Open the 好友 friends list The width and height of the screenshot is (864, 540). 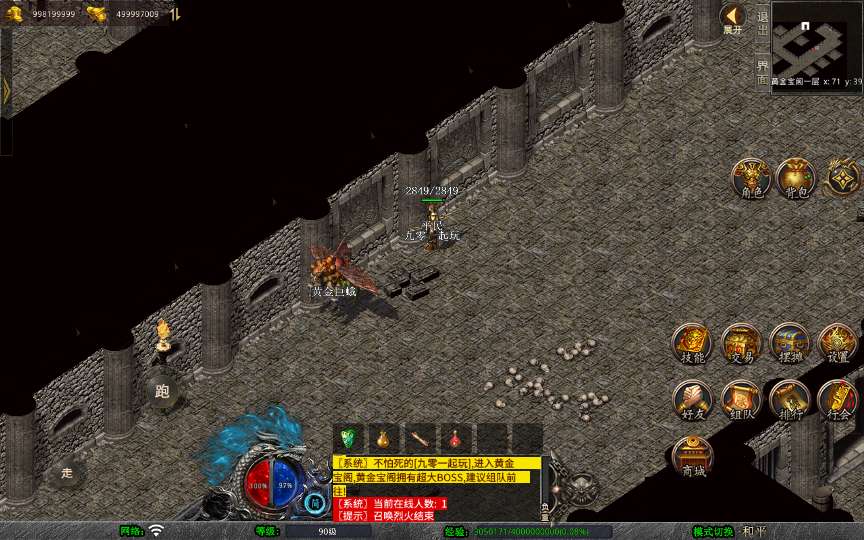pyautogui.click(x=691, y=399)
